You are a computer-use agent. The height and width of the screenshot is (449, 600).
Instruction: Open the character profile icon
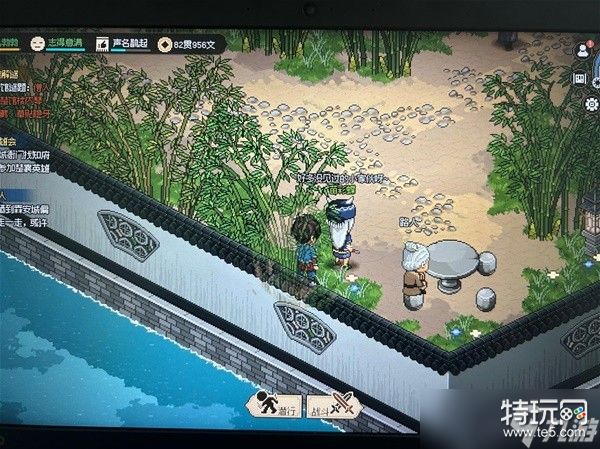tap(582, 50)
